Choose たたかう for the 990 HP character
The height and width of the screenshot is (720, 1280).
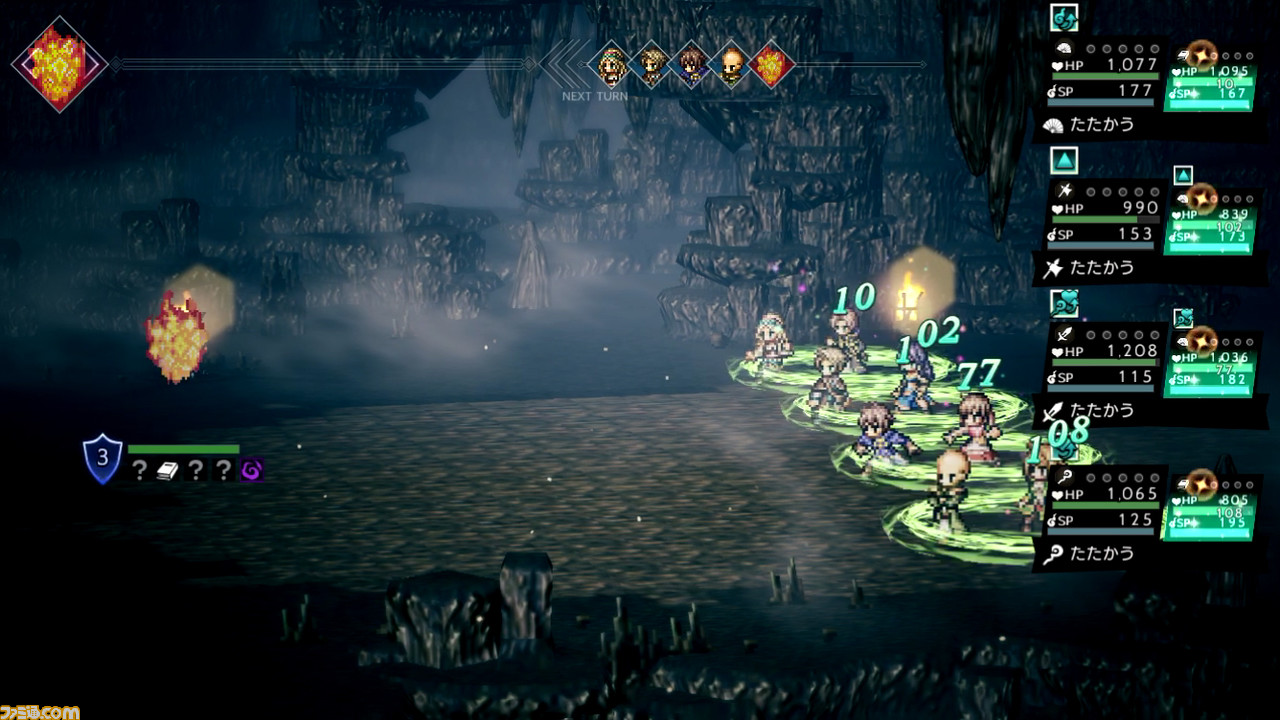point(1102,267)
